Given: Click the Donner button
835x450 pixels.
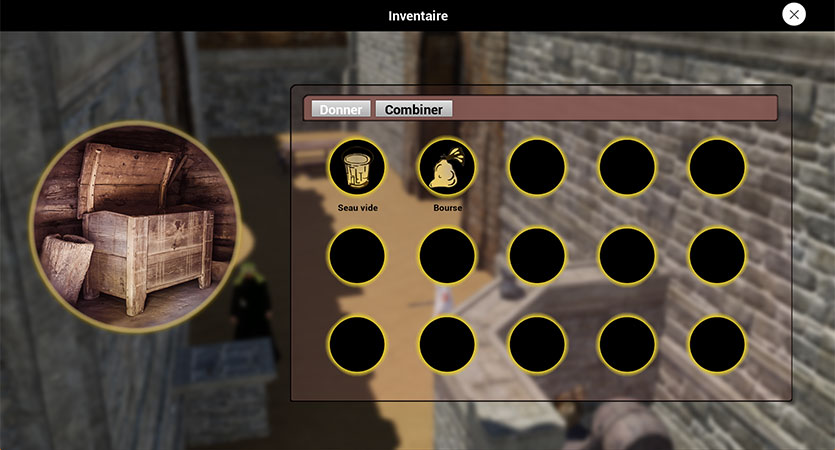Looking at the screenshot, I should [x=341, y=109].
